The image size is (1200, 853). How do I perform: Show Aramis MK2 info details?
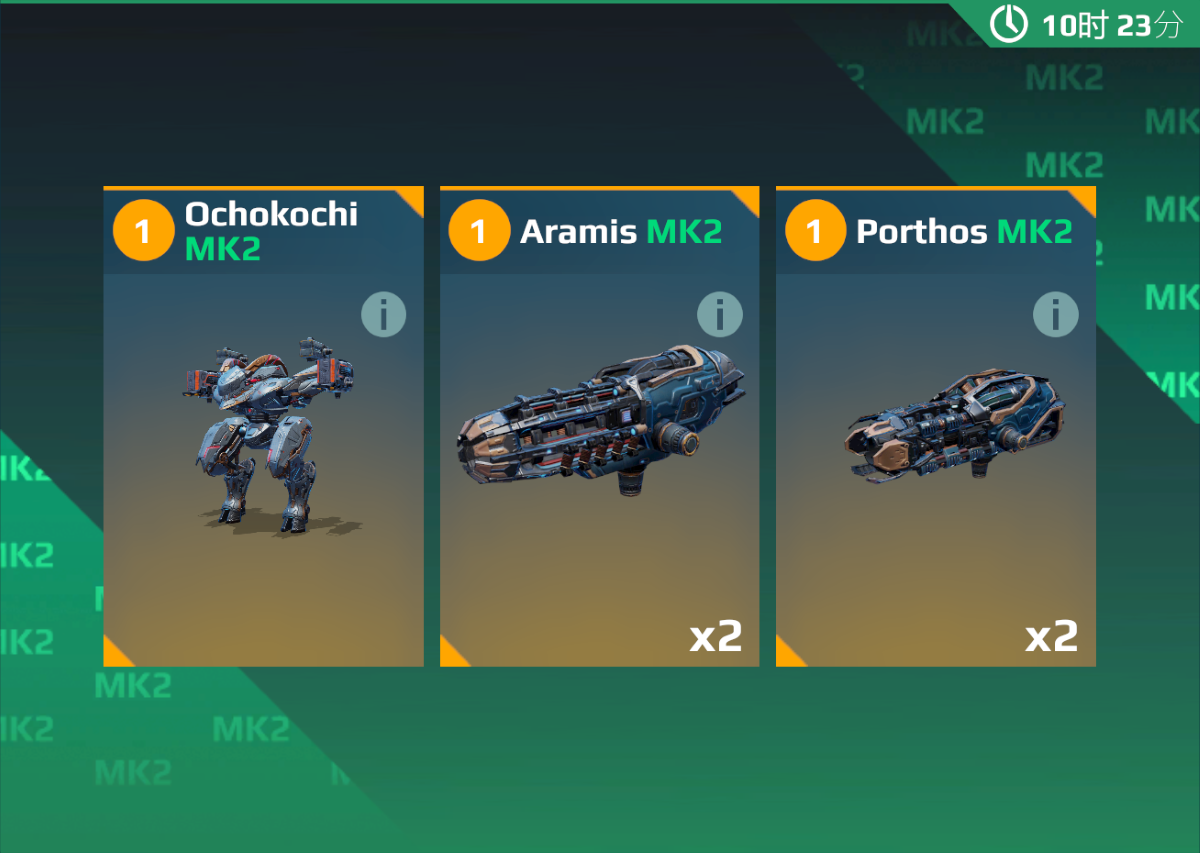[719, 316]
